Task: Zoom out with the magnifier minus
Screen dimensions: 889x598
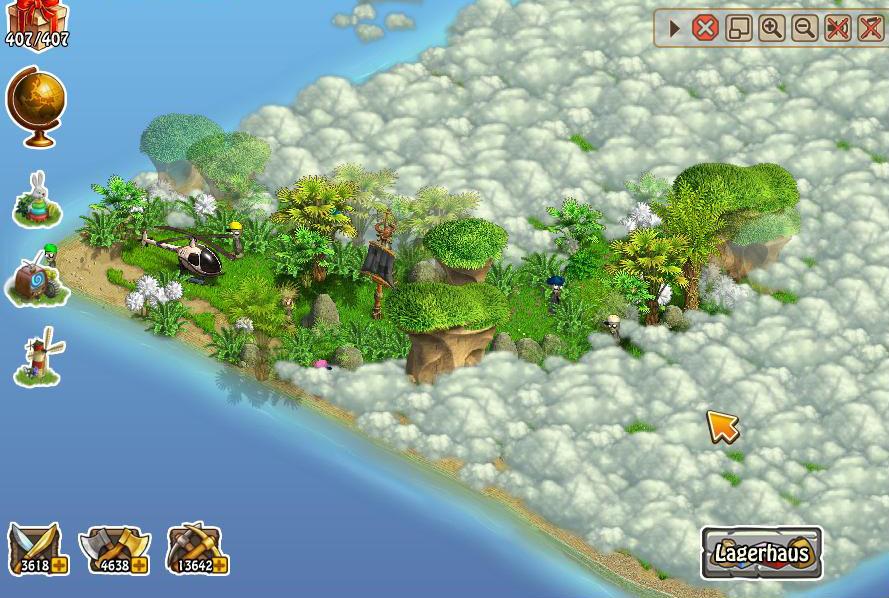Action: 804,28
